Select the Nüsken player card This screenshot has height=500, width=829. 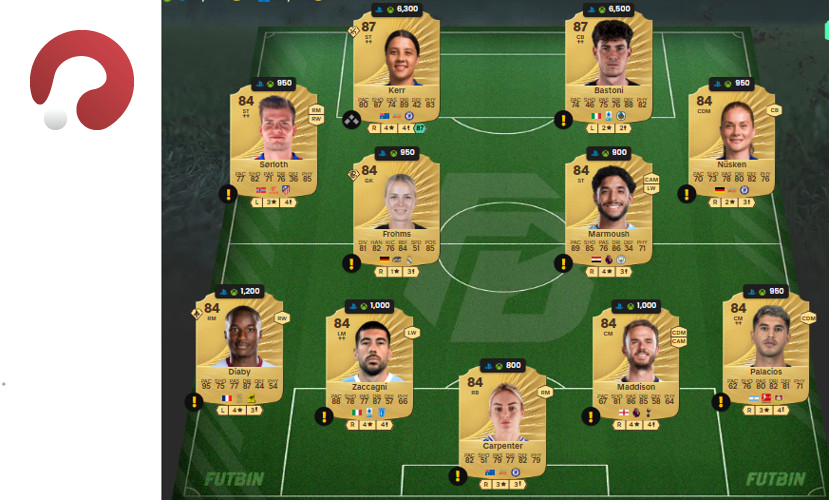[731, 145]
